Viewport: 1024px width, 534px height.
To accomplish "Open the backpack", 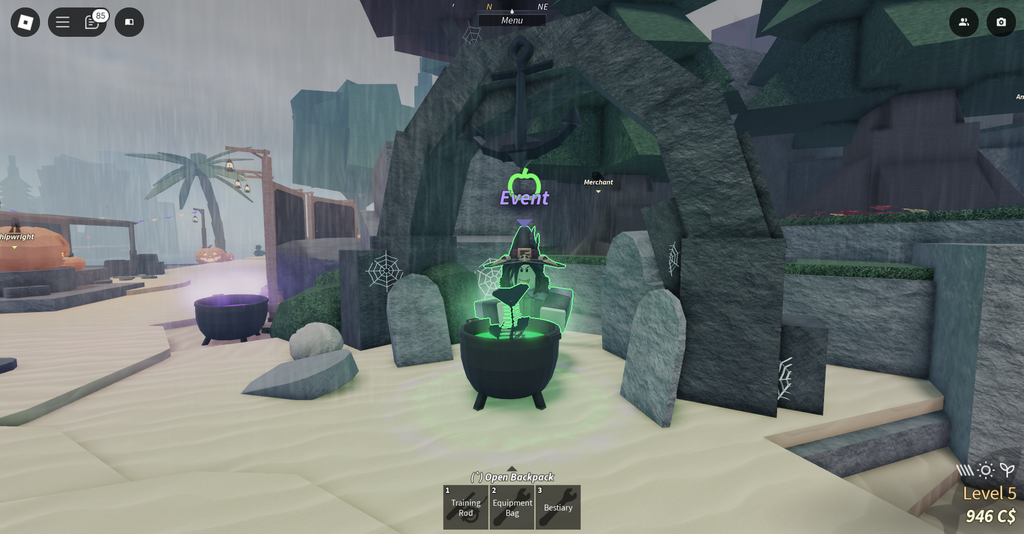I will tap(512, 477).
